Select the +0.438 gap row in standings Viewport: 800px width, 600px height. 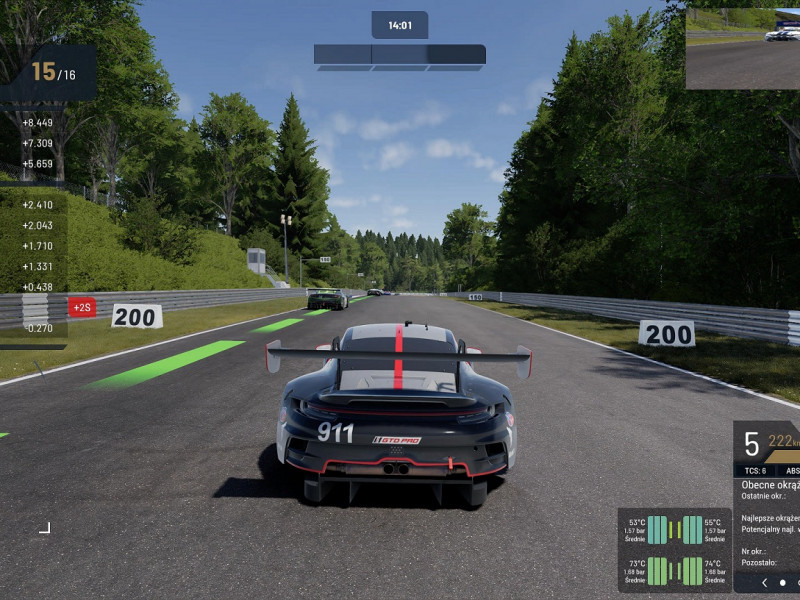click(x=37, y=287)
